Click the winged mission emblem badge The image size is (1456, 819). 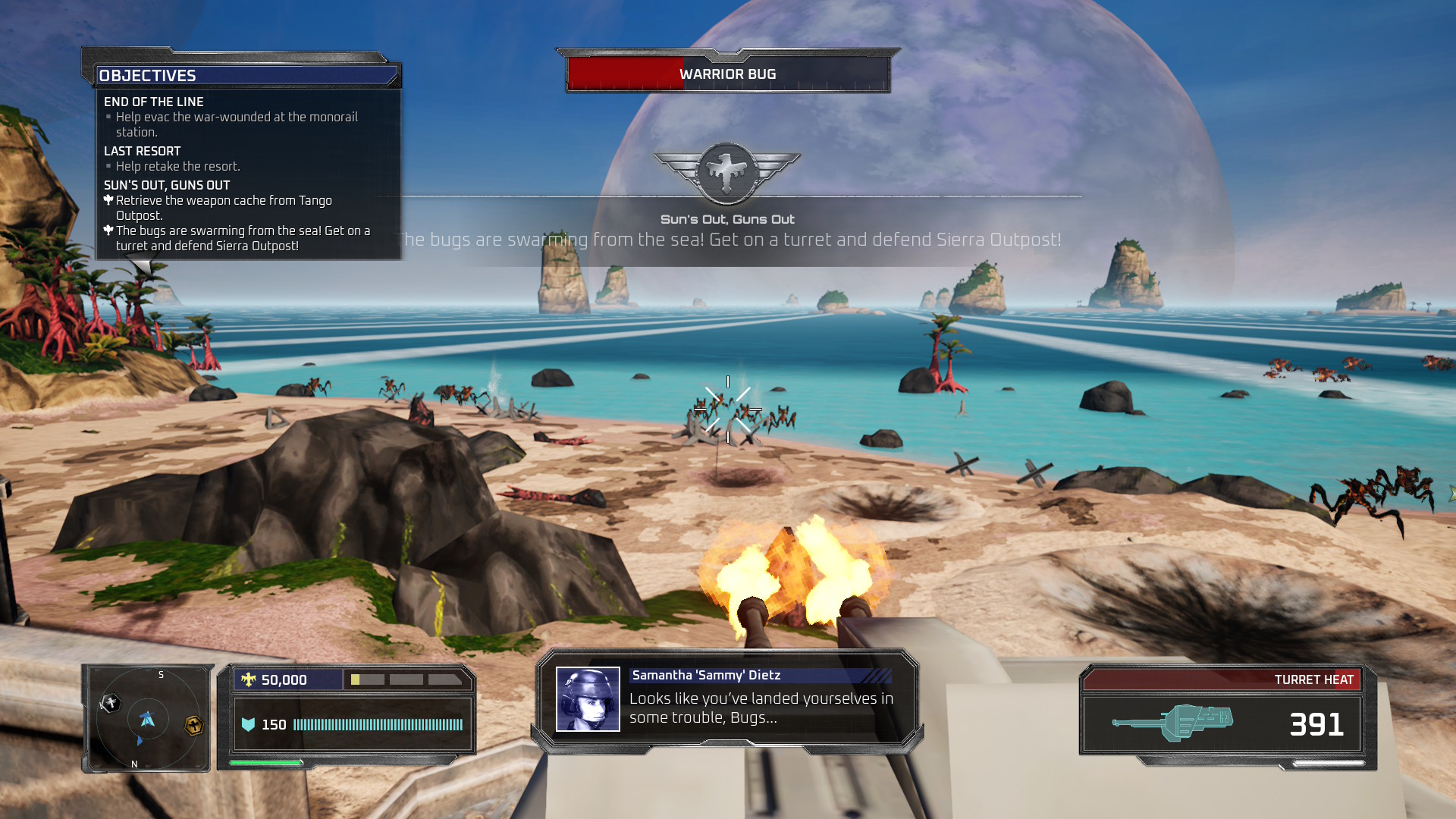pos(726,173)
